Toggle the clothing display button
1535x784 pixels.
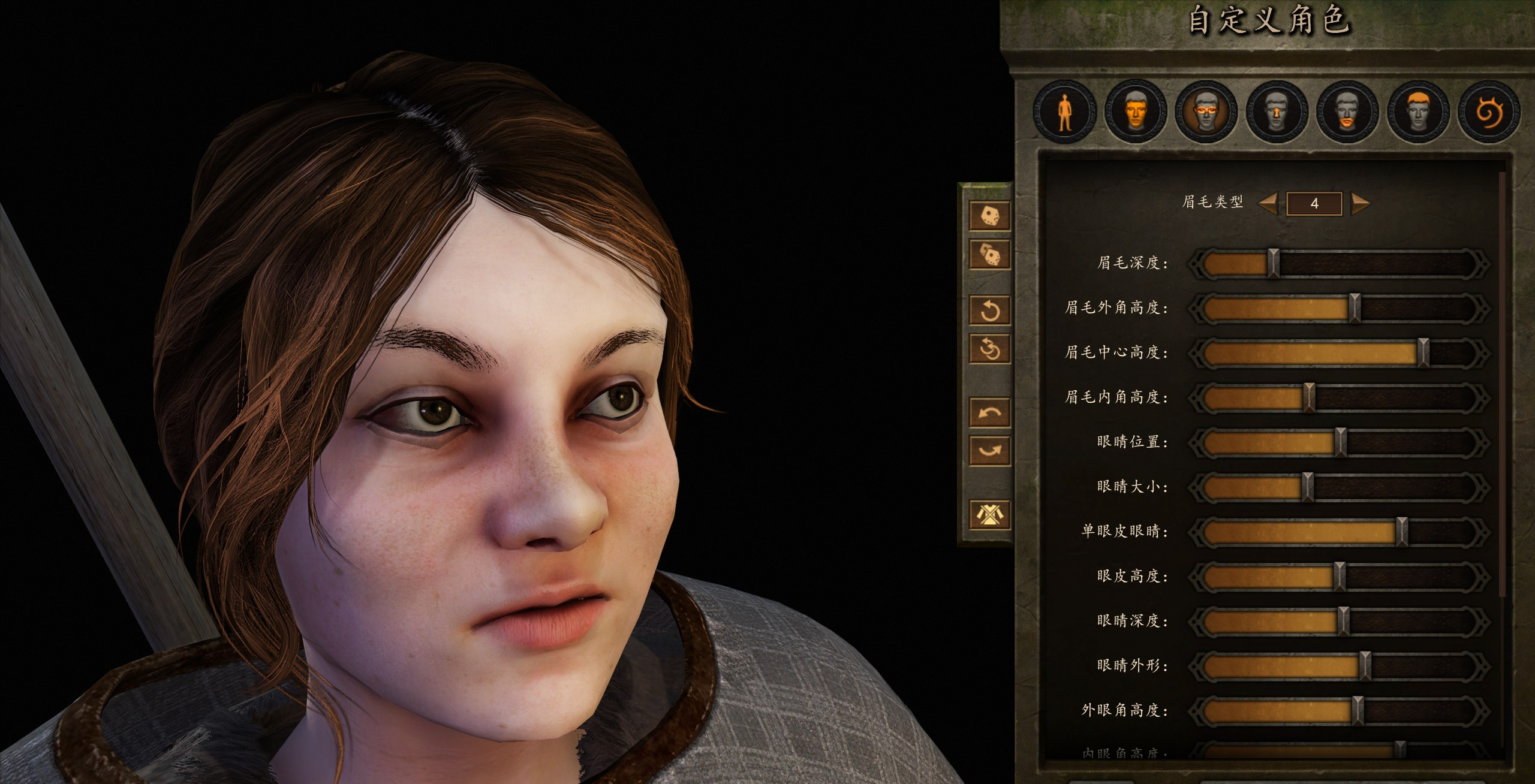point(989,514)
